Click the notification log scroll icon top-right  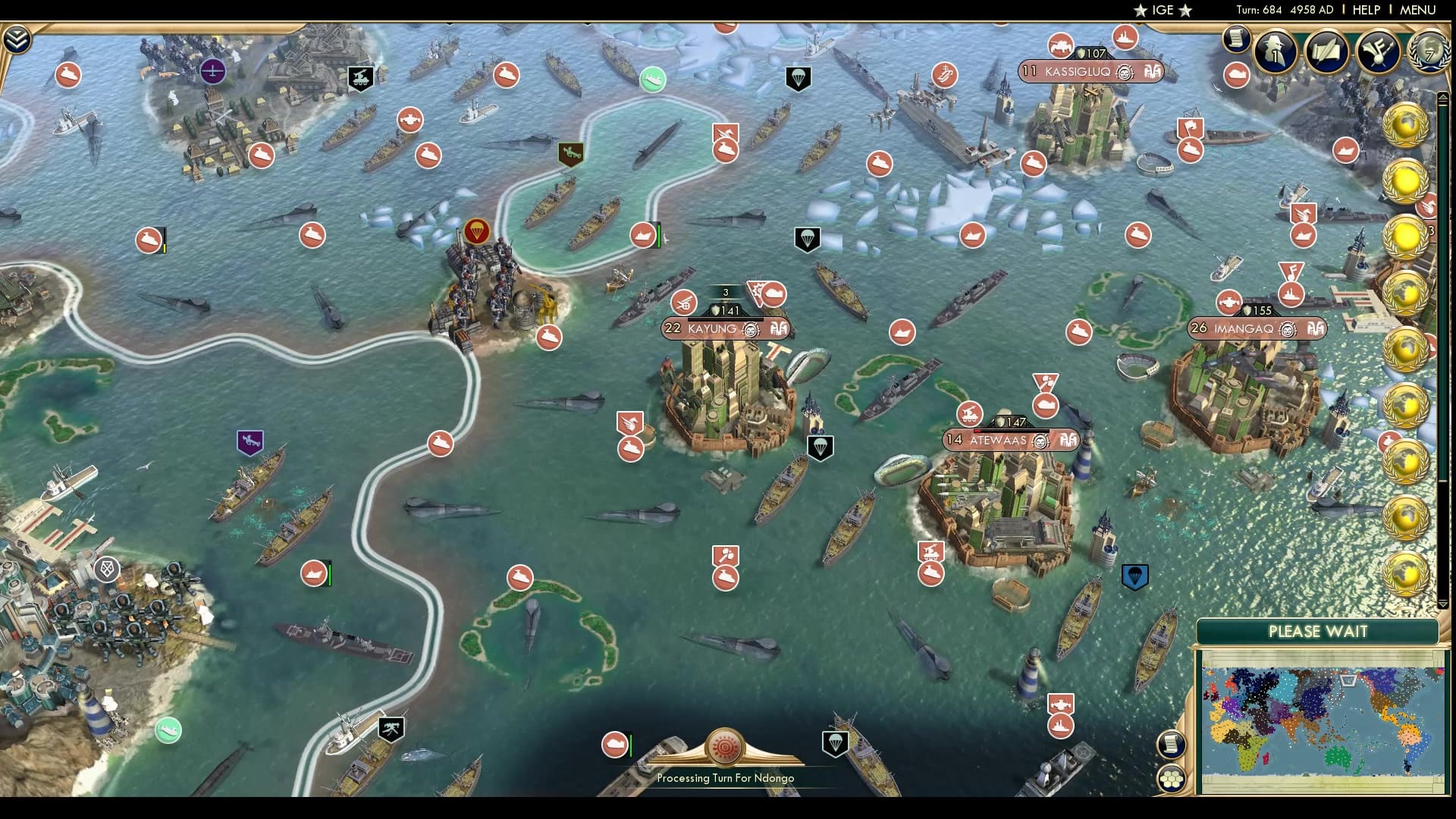click(x=1236, y=39)
